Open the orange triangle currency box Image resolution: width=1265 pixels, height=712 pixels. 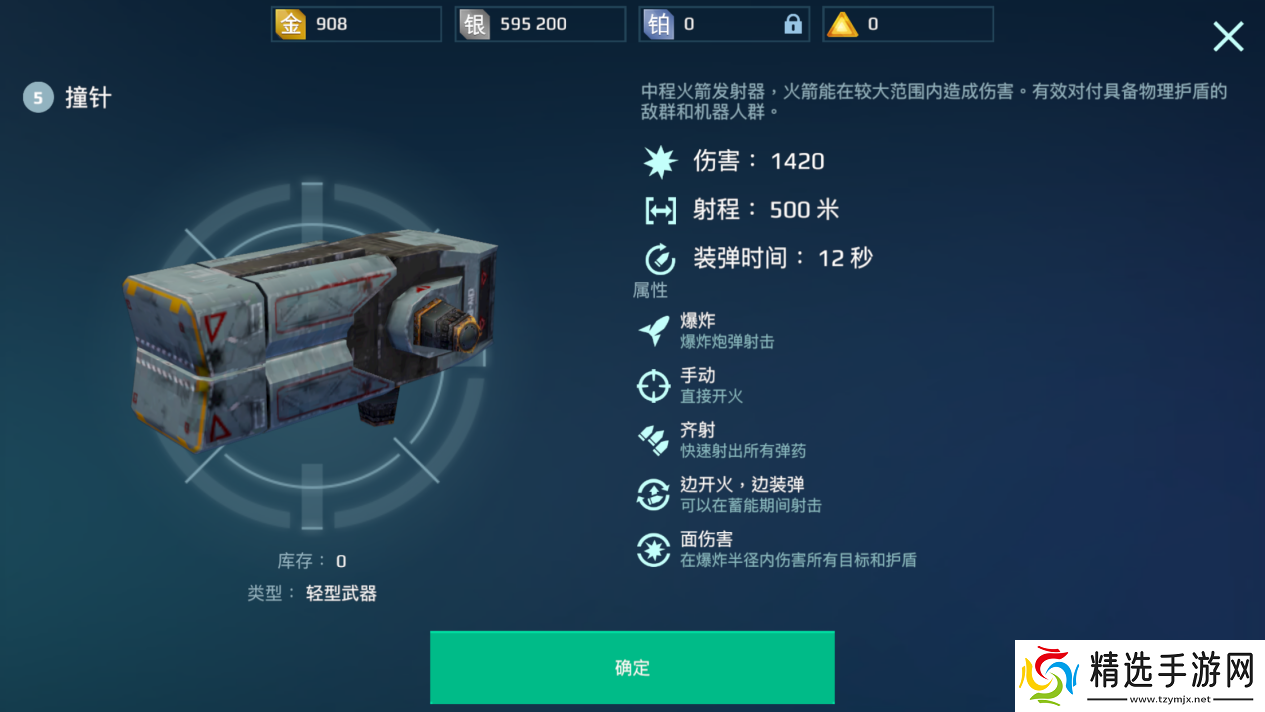[908, 24]
